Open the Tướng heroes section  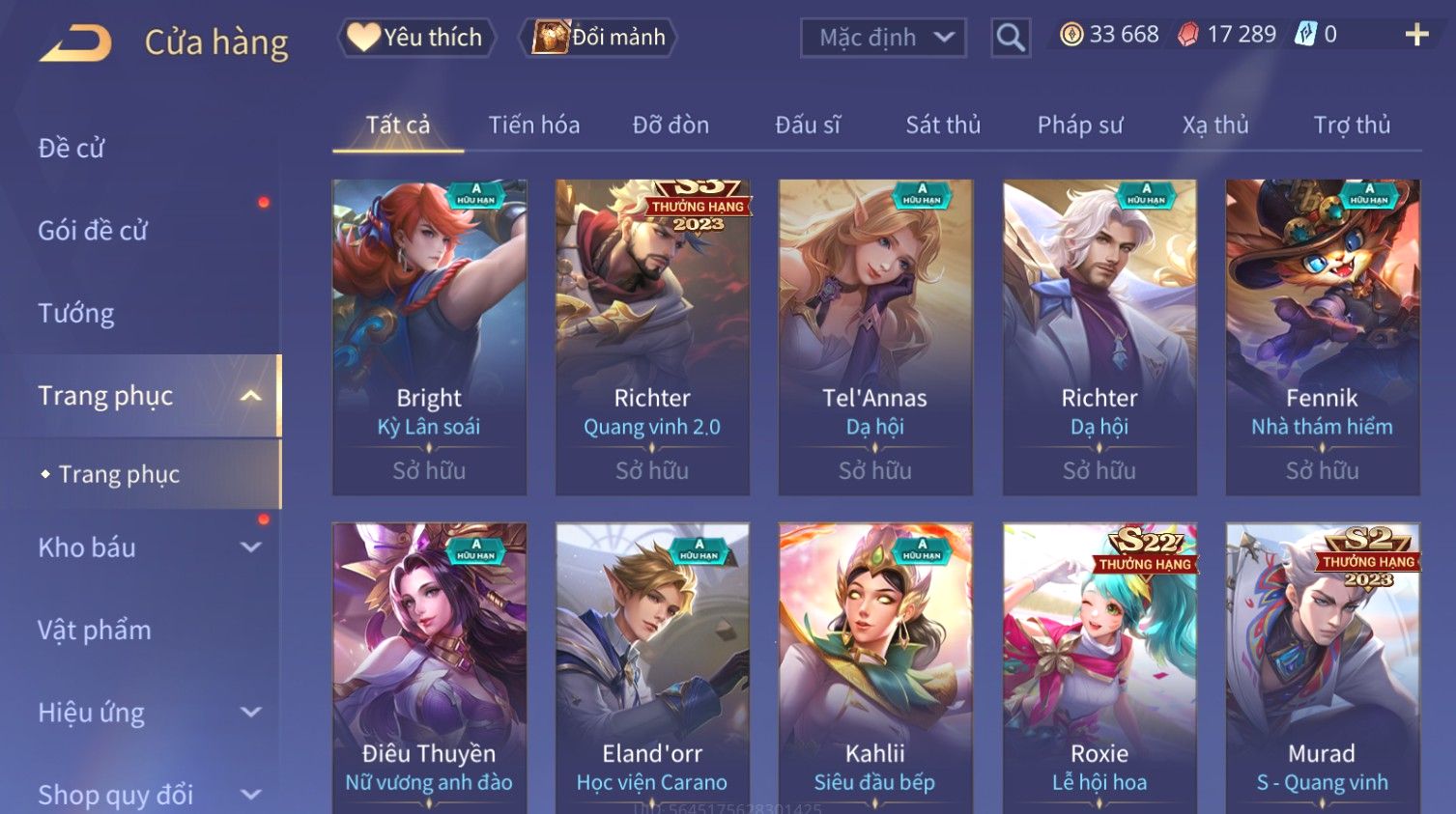76,313
